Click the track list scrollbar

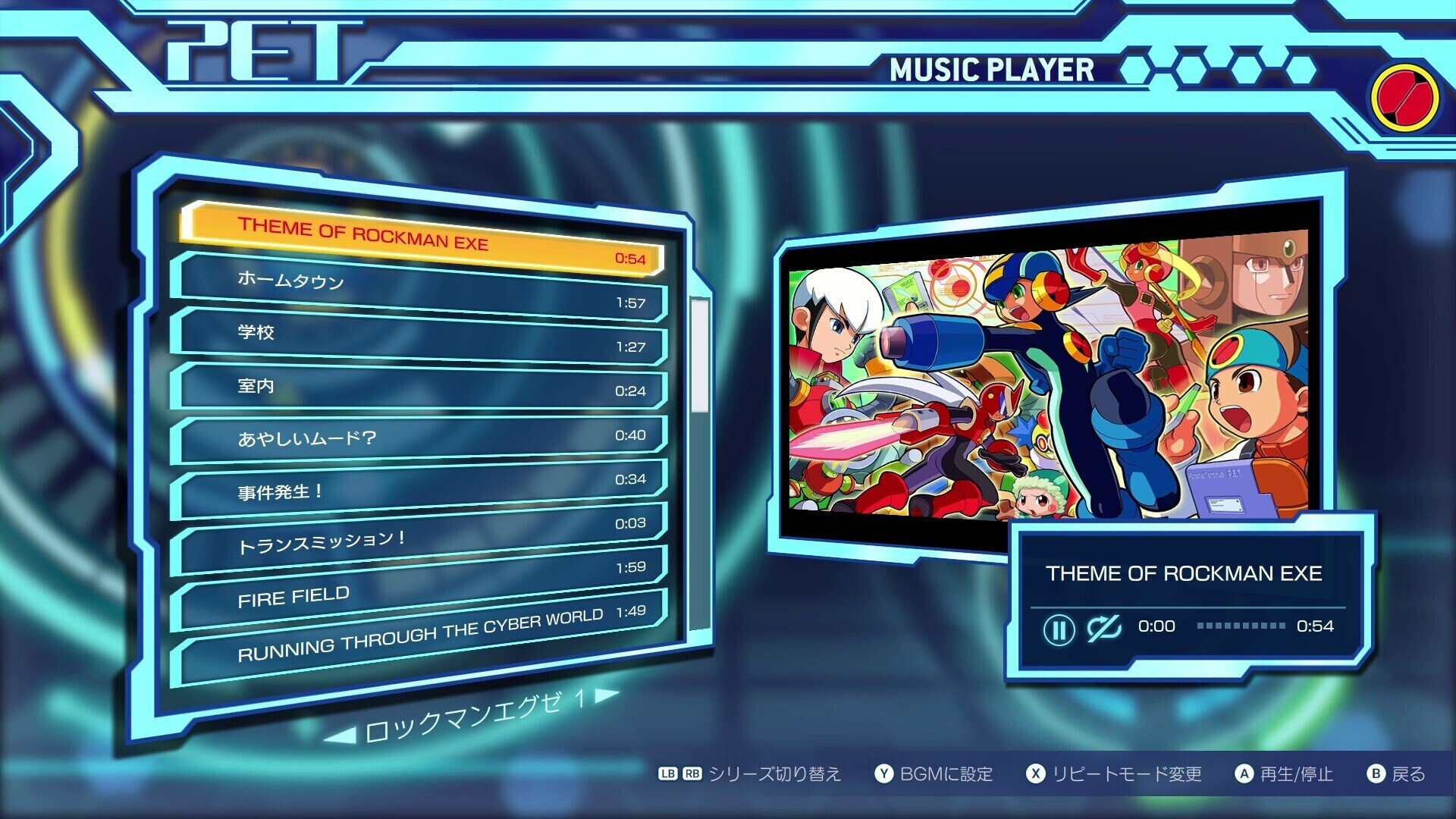(700, 355)
